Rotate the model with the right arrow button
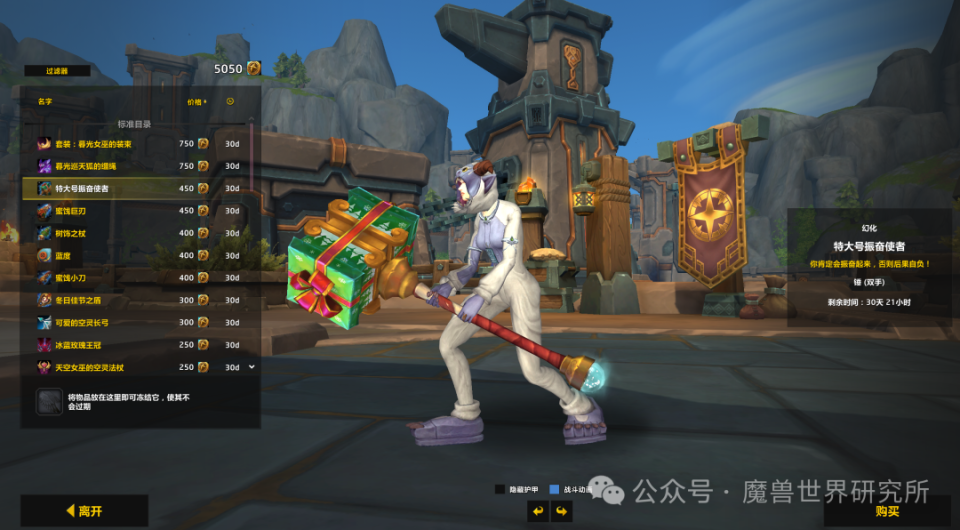 pyautogui.click(x=562, y=512)
